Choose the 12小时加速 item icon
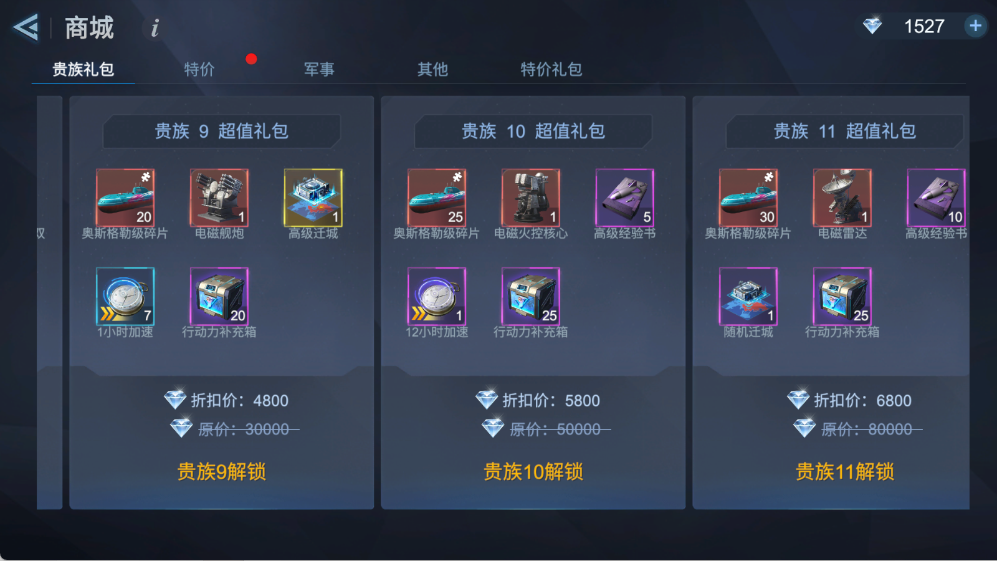Screen dimensions: 997x561 pos(437,296)
